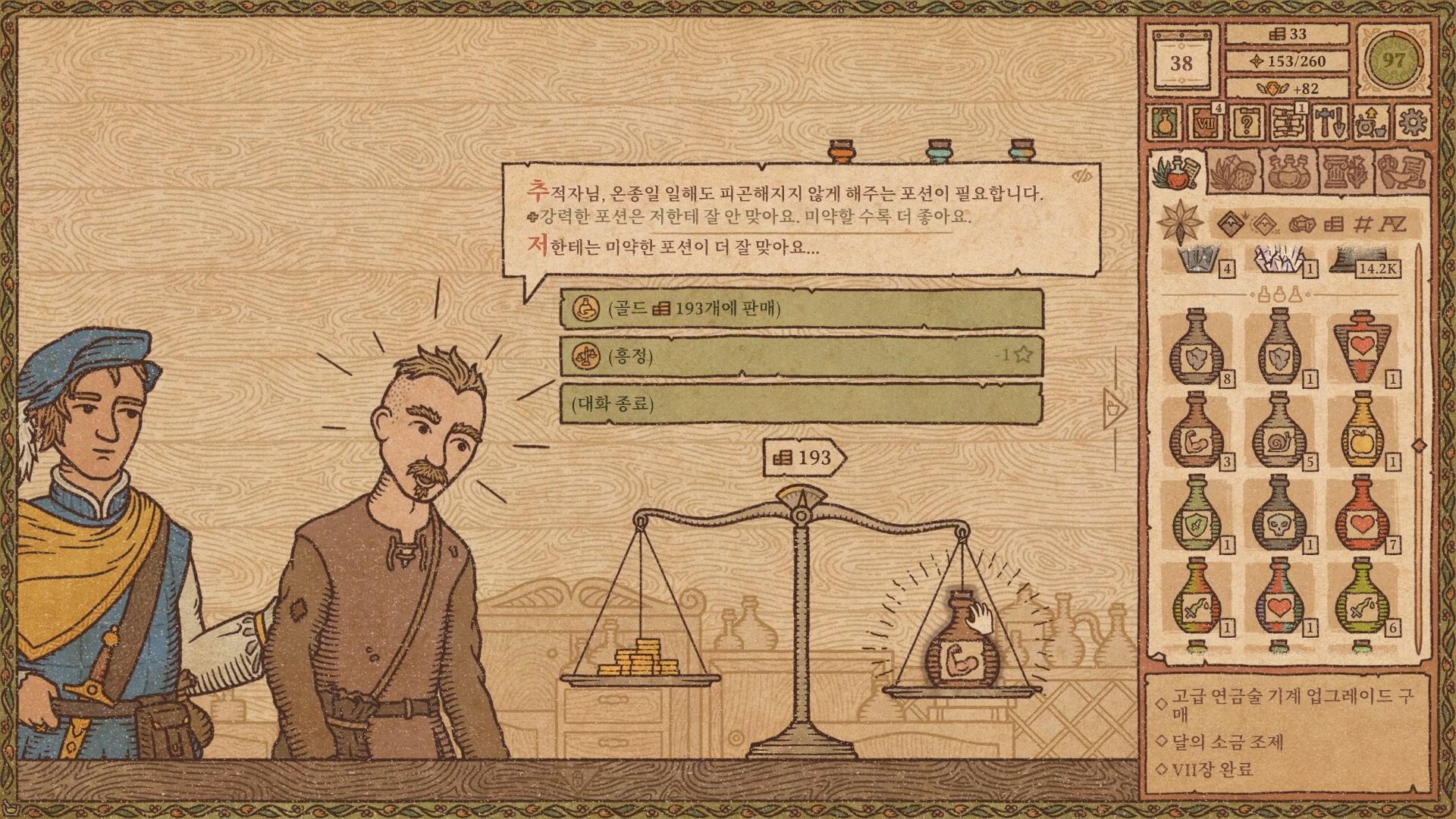This screenshot has height=819, width=1456.
Task: Sell the potion for 193 gold
Action: tap(801, 309)
